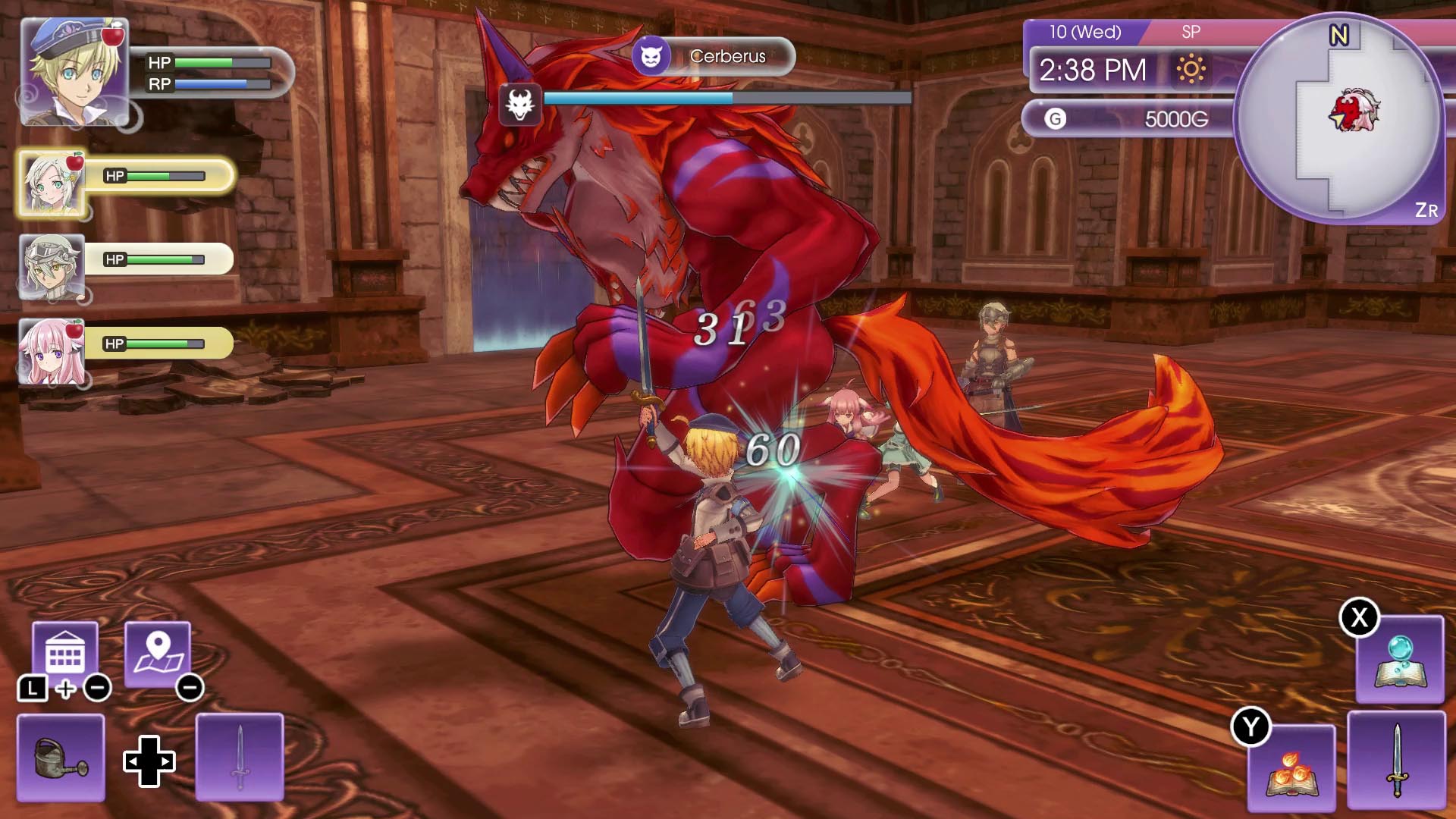1456x819 pixels.
Task: Open the map pin icon
Action: click(158, 654)
